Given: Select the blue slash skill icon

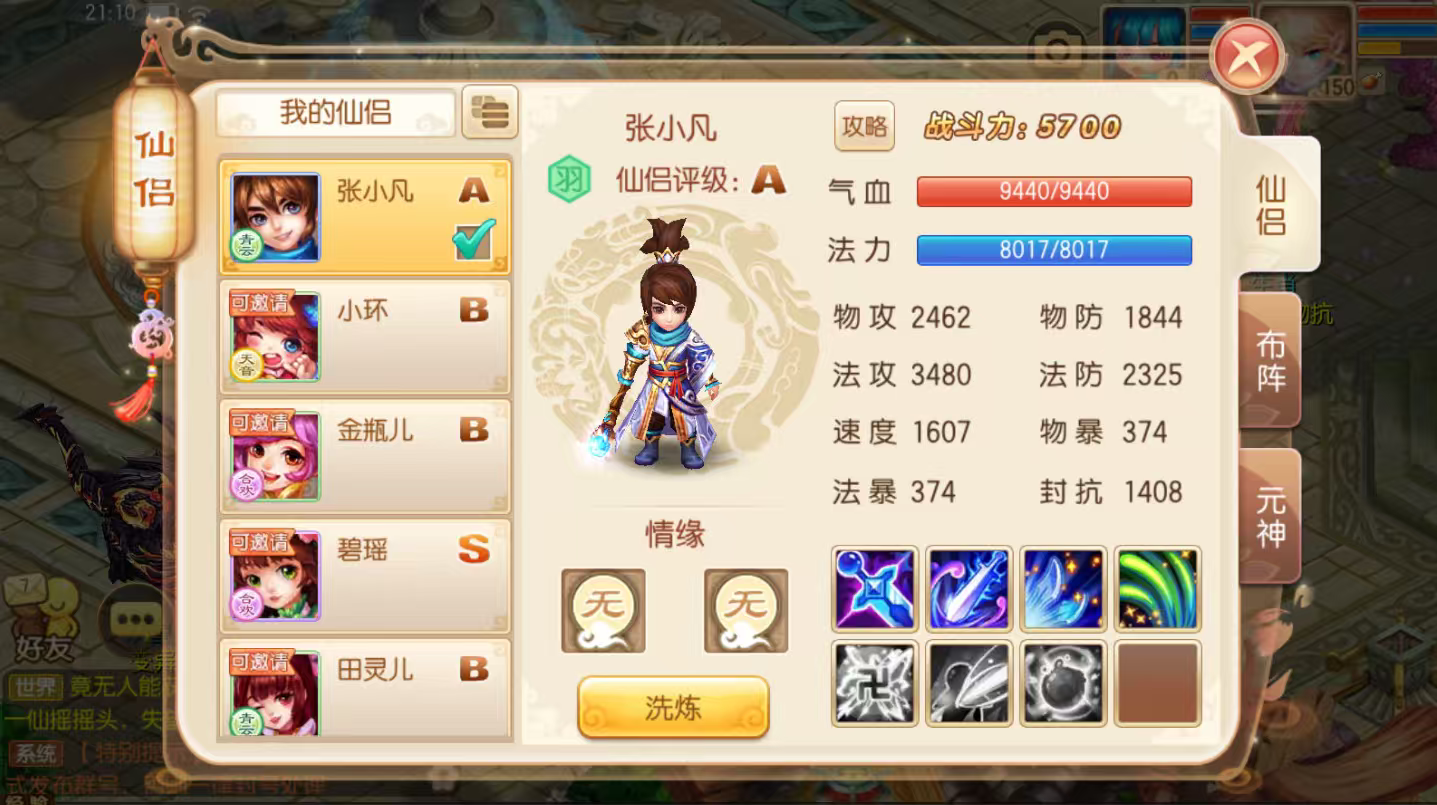Looking at the screenshot, I should pyautogui.click(x=967, y=589).
